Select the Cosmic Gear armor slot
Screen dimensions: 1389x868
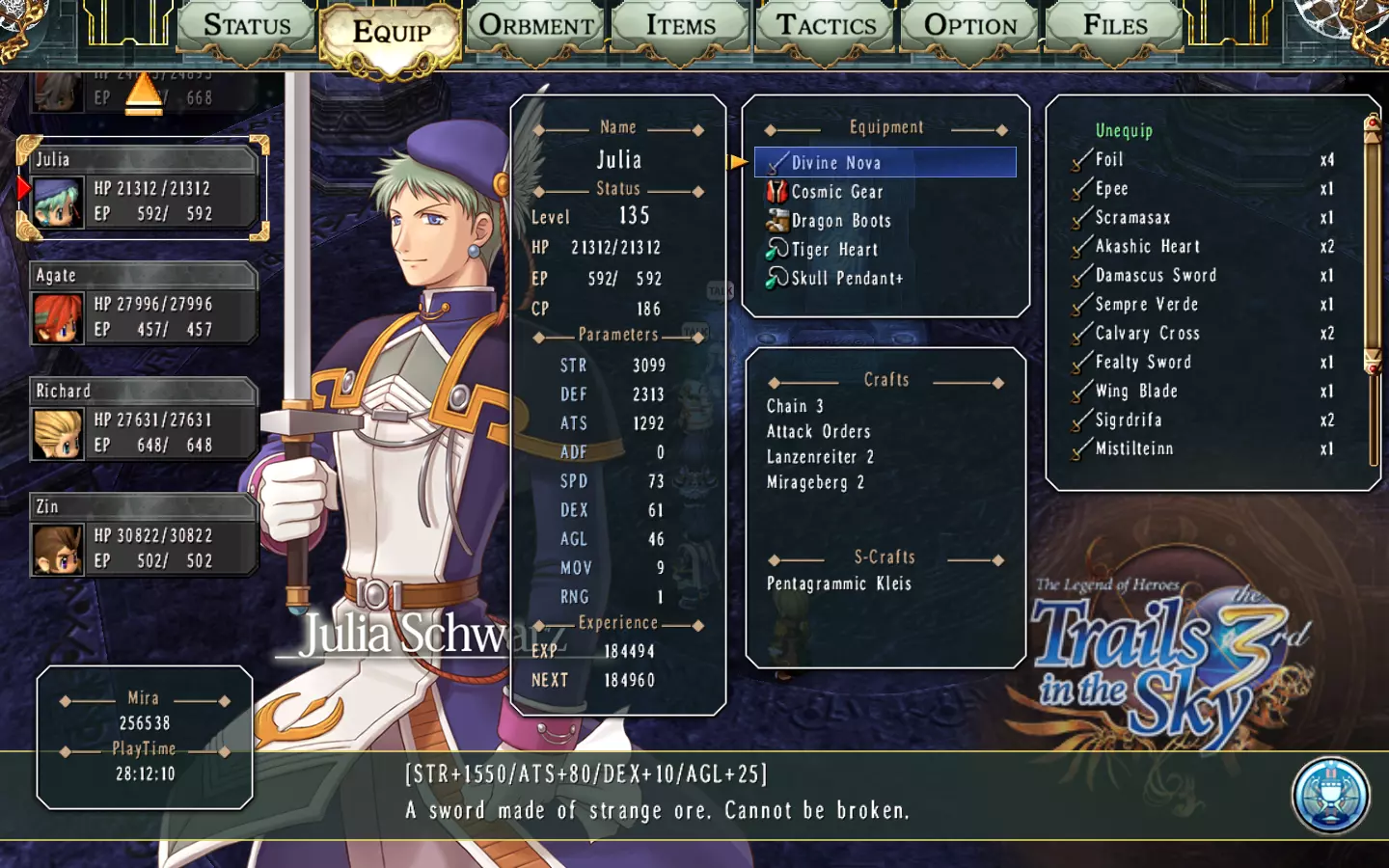coord(836,192)
